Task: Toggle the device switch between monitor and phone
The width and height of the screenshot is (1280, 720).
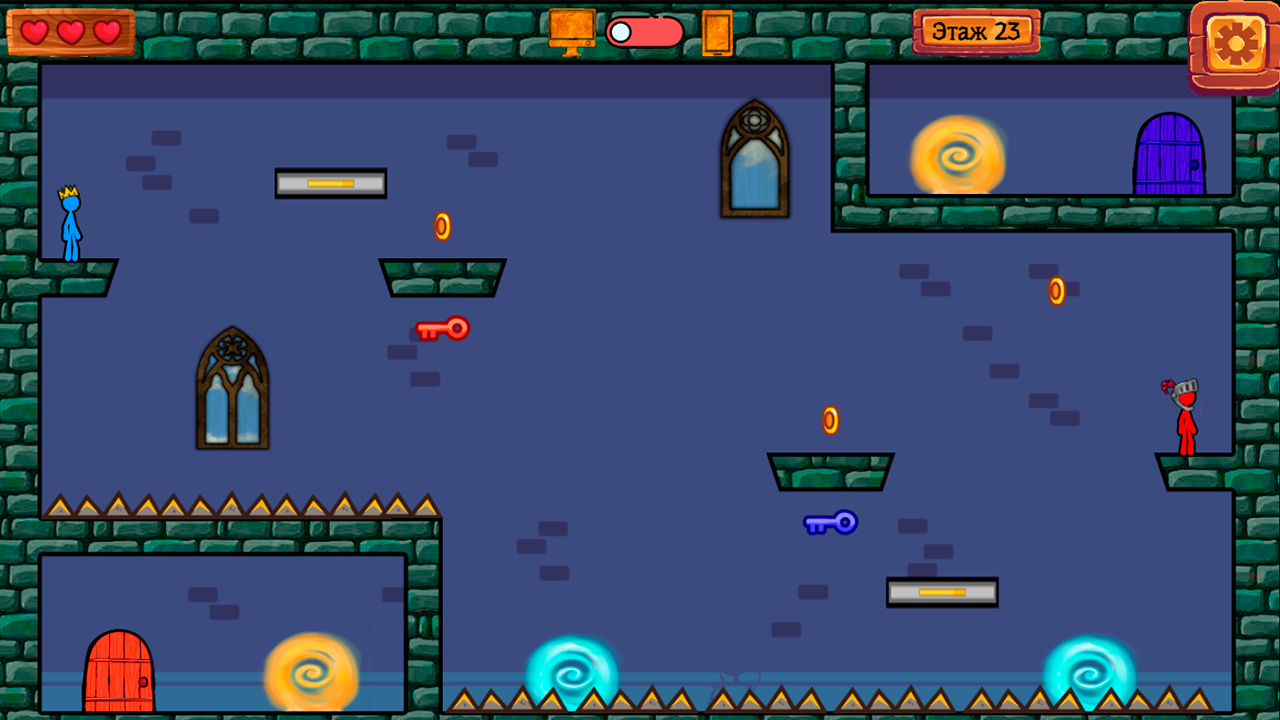Action: click(x=645, y=32)
